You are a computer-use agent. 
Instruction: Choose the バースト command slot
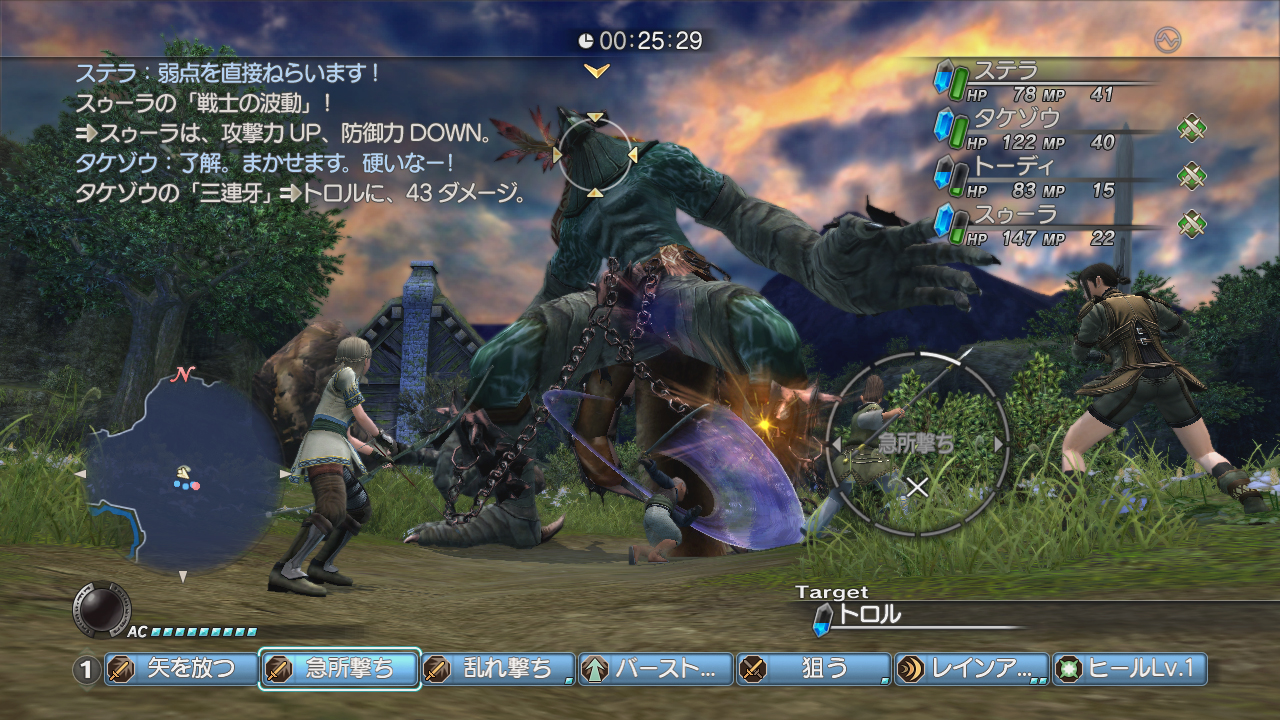pyautogui.click(x=655, y=669)
